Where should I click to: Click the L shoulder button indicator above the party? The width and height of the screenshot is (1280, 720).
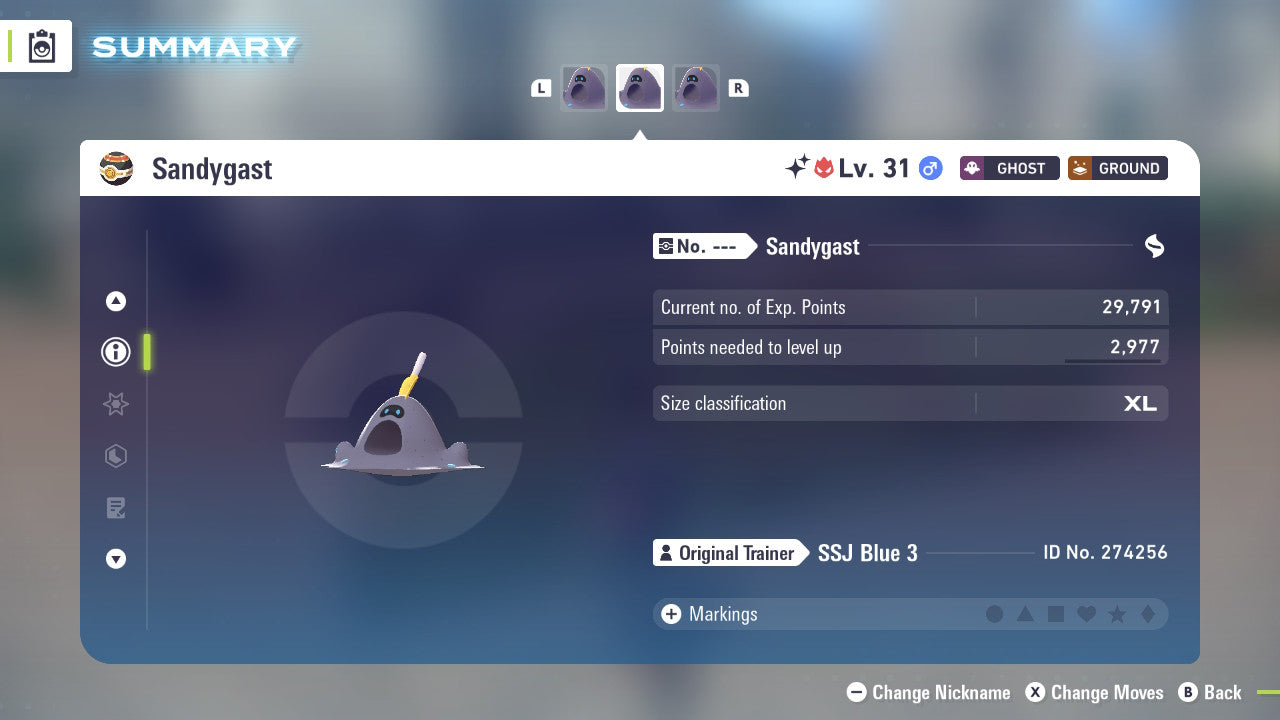click(x=541, y=88)
